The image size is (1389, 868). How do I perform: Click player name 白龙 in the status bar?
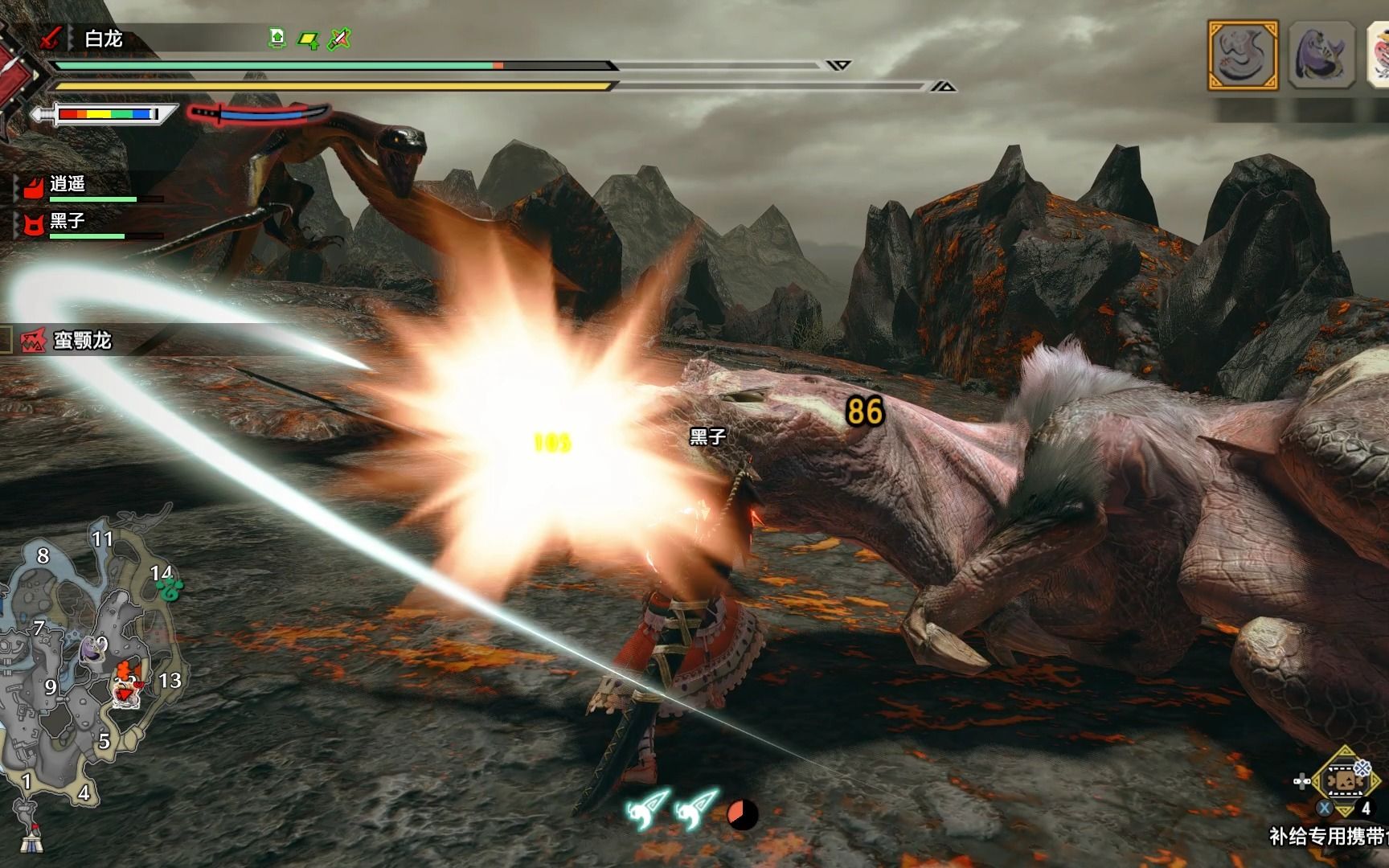pos(104,39)
